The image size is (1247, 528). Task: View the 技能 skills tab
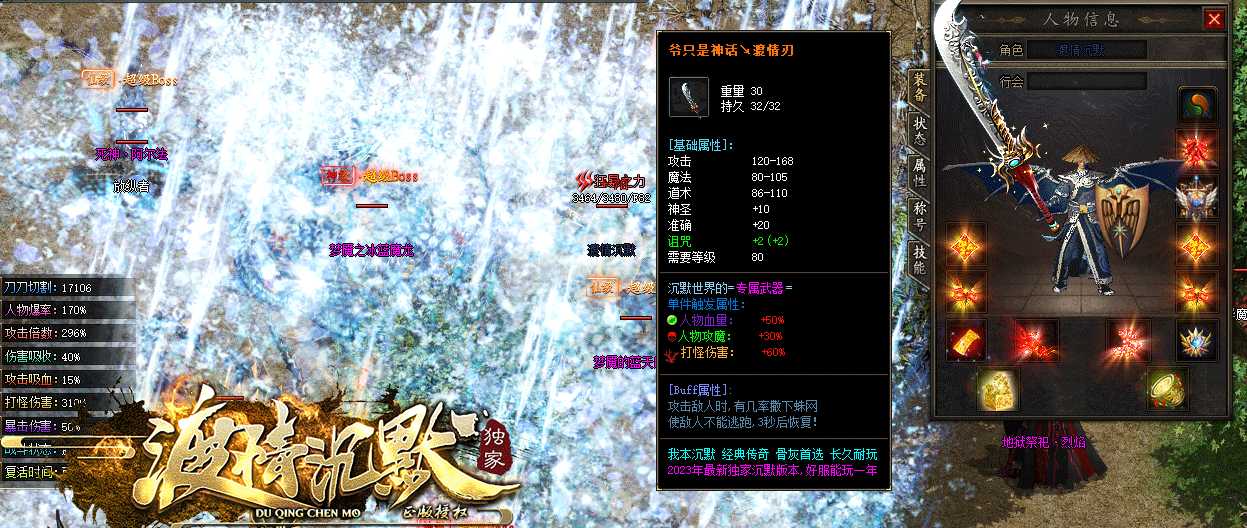point(919,259)
